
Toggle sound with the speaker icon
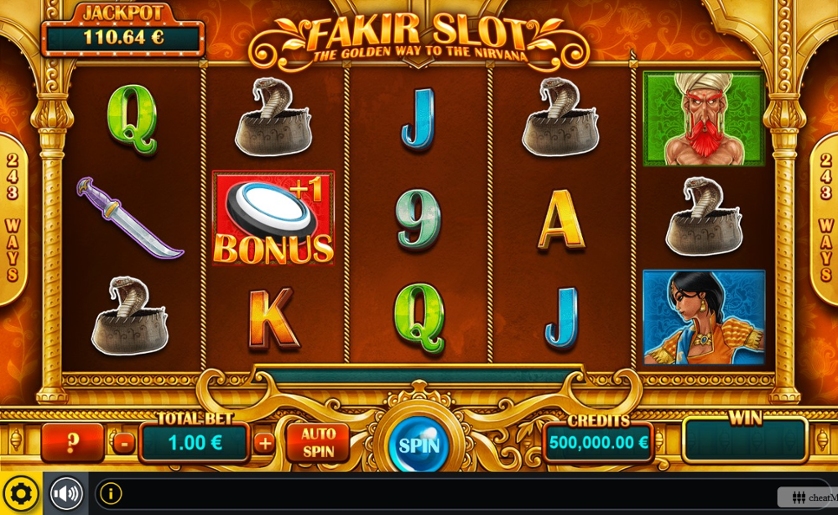[66, 494]
